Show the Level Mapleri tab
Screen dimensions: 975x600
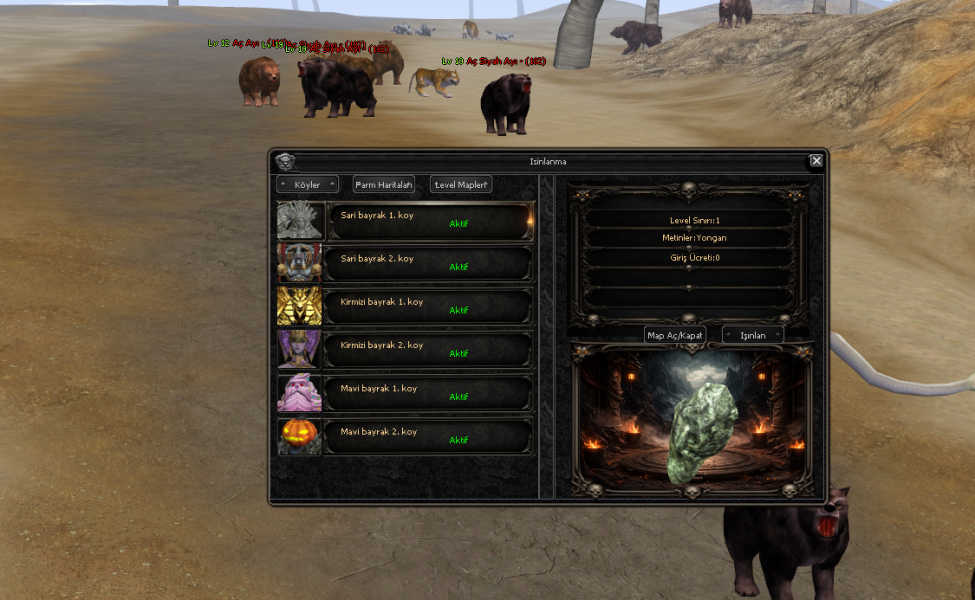click(461, 185)
